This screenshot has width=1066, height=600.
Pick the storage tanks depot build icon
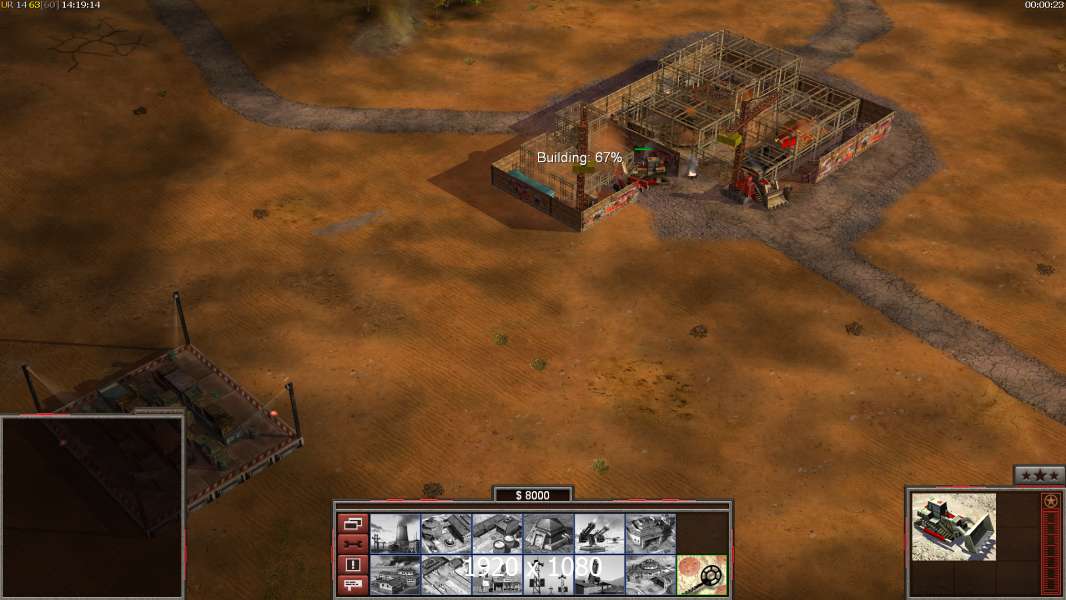(x=497, y=534)
